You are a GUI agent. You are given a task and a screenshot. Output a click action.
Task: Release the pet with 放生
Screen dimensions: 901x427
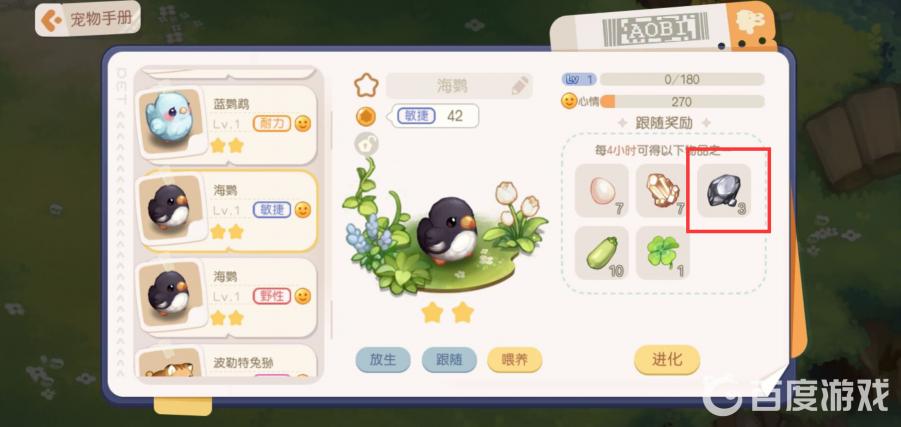(x=381, y=360)
